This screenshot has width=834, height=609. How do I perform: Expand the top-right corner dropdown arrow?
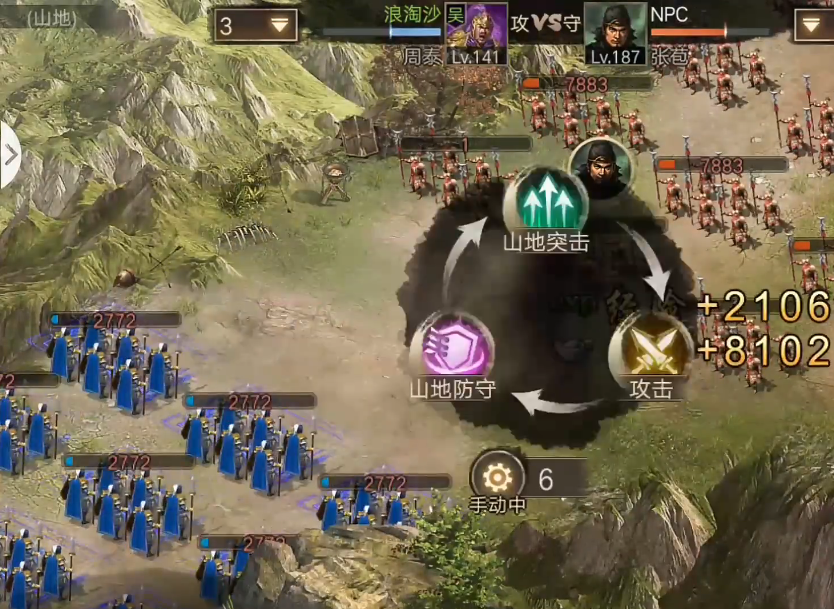812,26
